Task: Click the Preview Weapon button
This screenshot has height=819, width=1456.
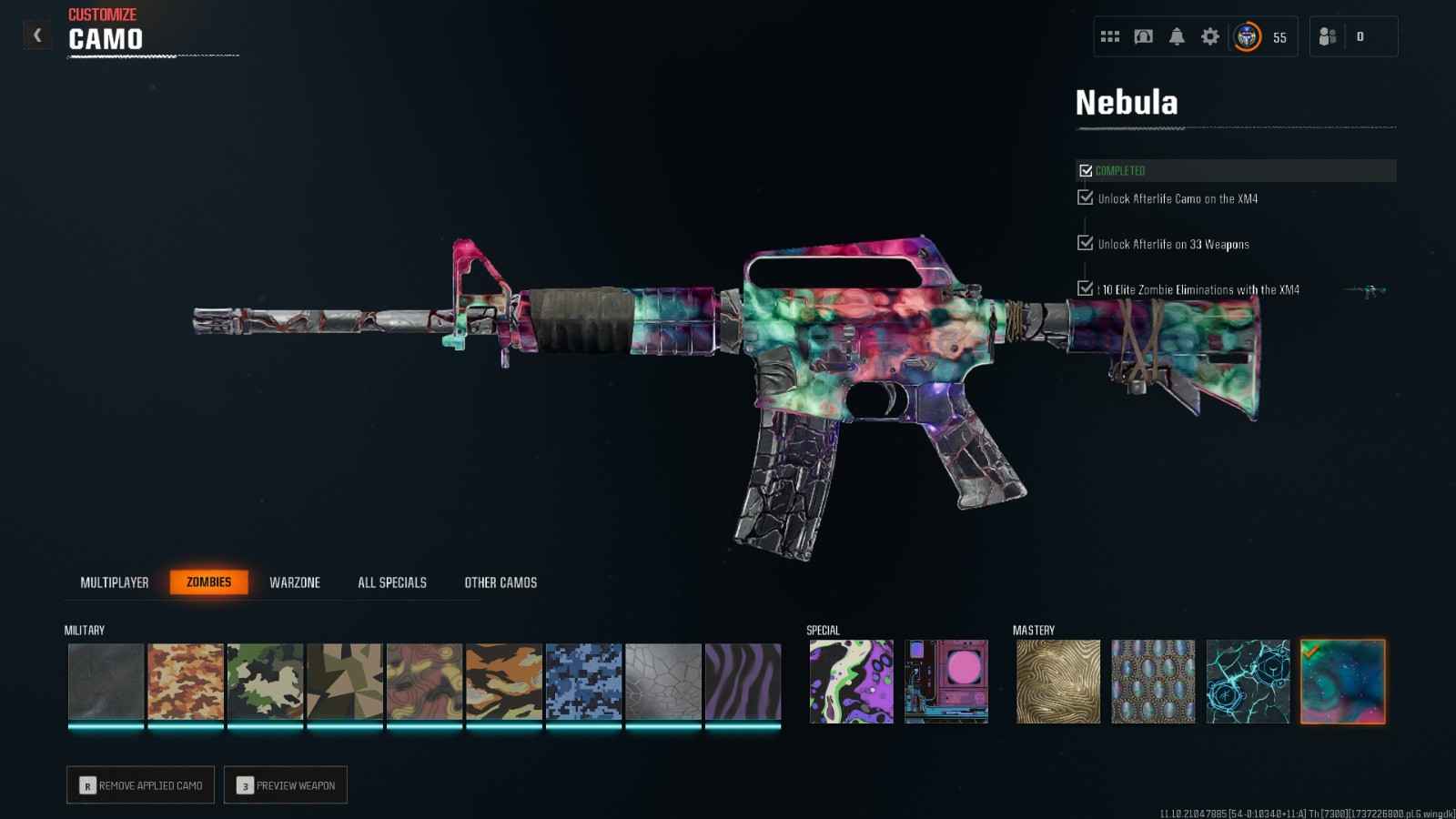Action: [286, 785]
